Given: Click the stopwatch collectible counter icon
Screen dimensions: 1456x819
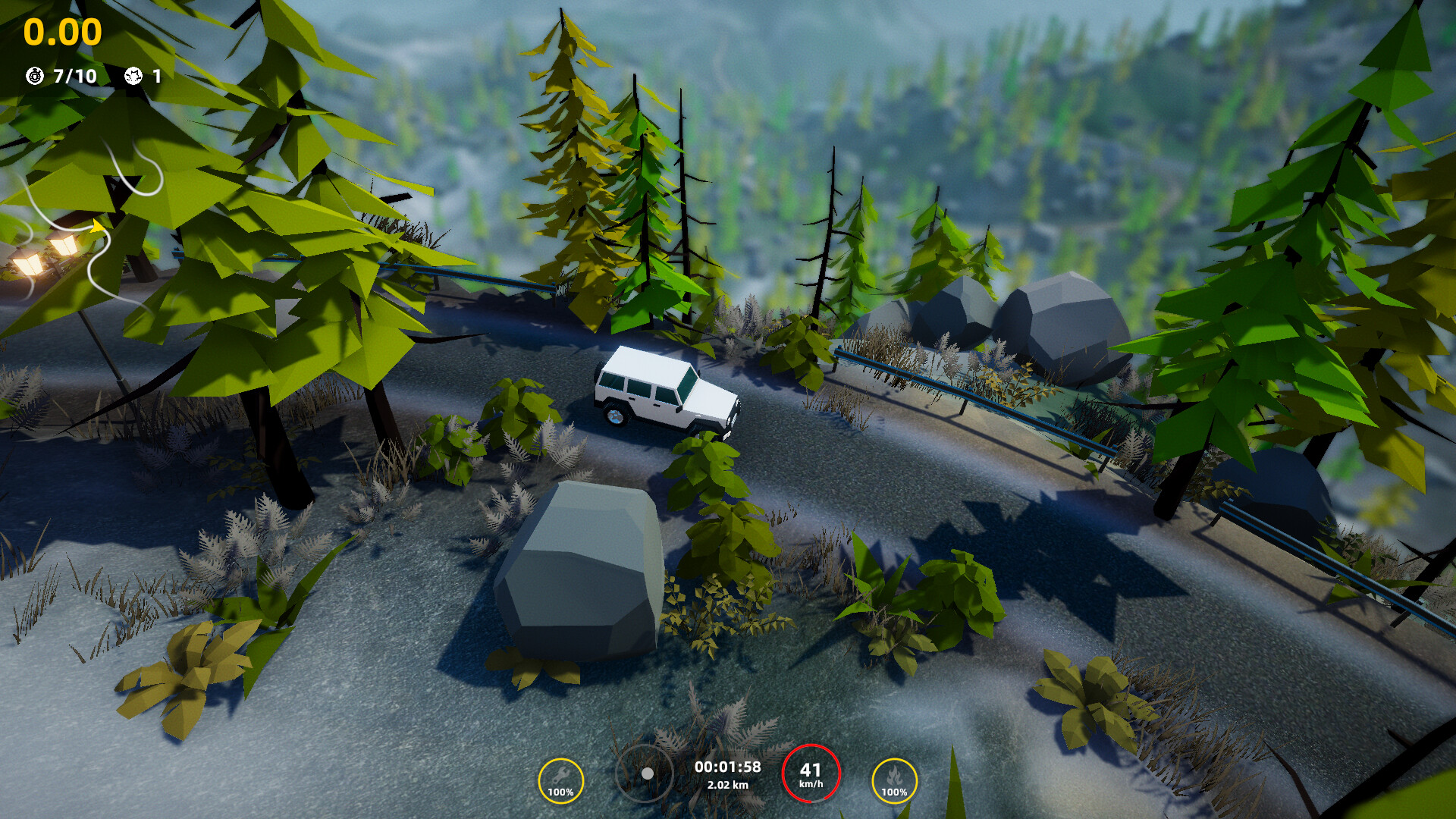Looking at the screenshot, I should coord(33,75).
